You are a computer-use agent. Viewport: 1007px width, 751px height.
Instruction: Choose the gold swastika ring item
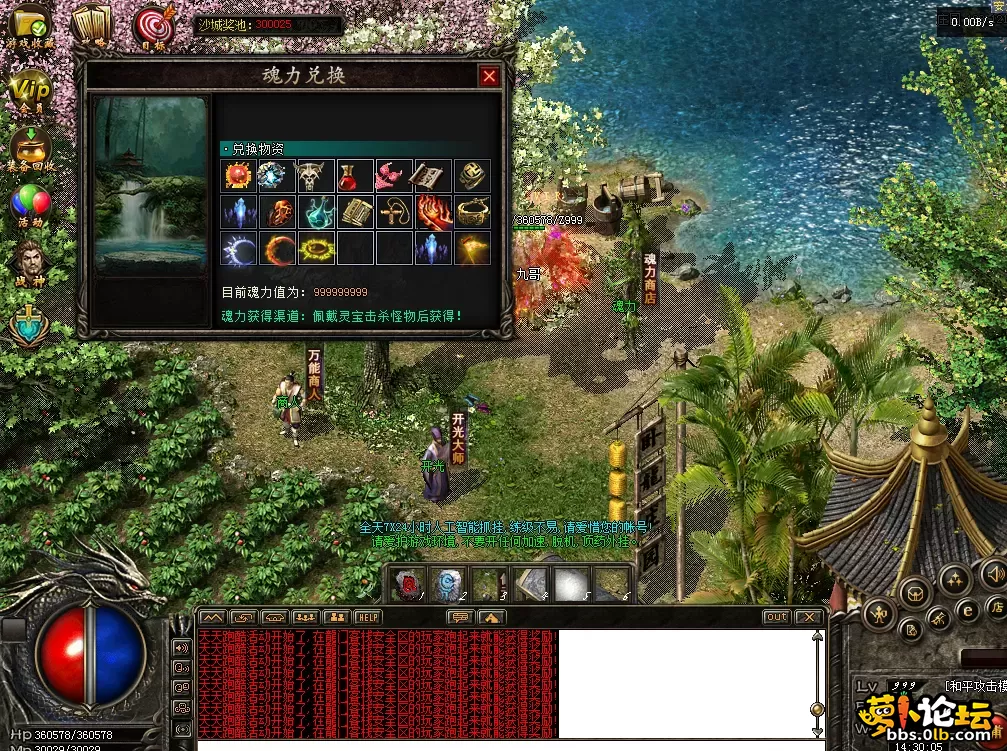click(473, 176)
